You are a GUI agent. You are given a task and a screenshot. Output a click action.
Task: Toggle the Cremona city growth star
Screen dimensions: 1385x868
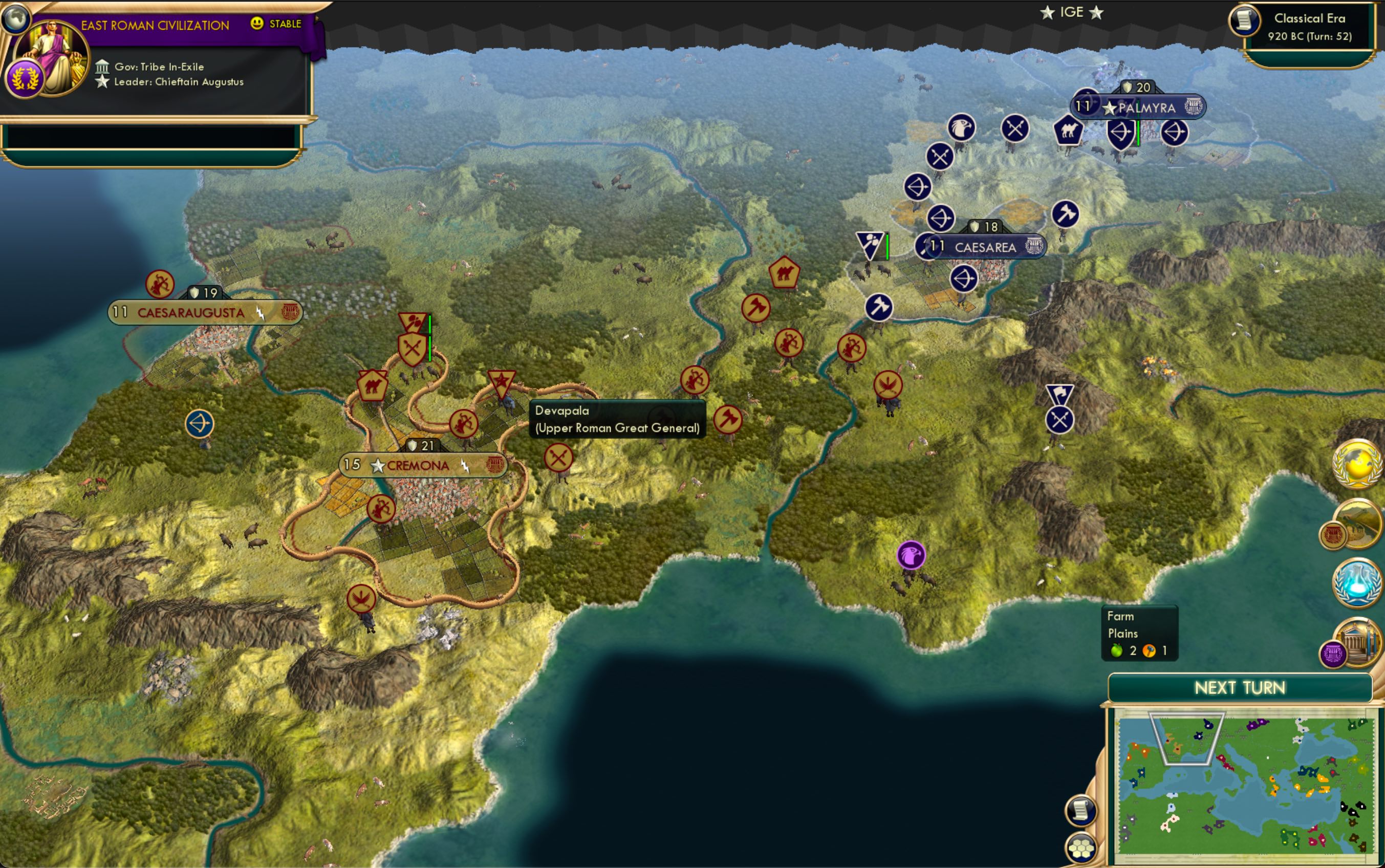tap(378, 467)
